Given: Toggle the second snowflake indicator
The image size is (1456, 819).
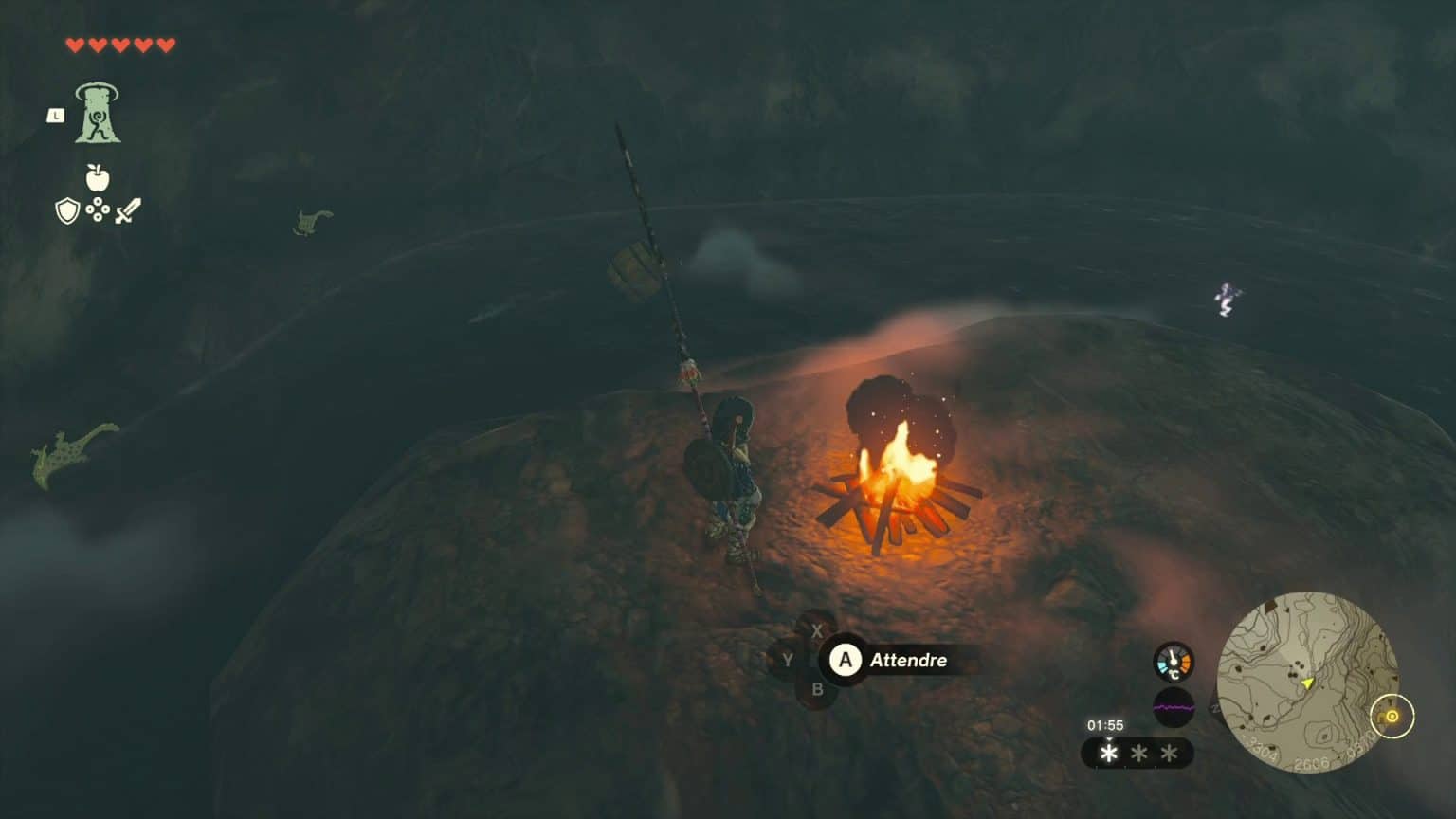Looking at the screenshot, I should [x=1139, y=751].
